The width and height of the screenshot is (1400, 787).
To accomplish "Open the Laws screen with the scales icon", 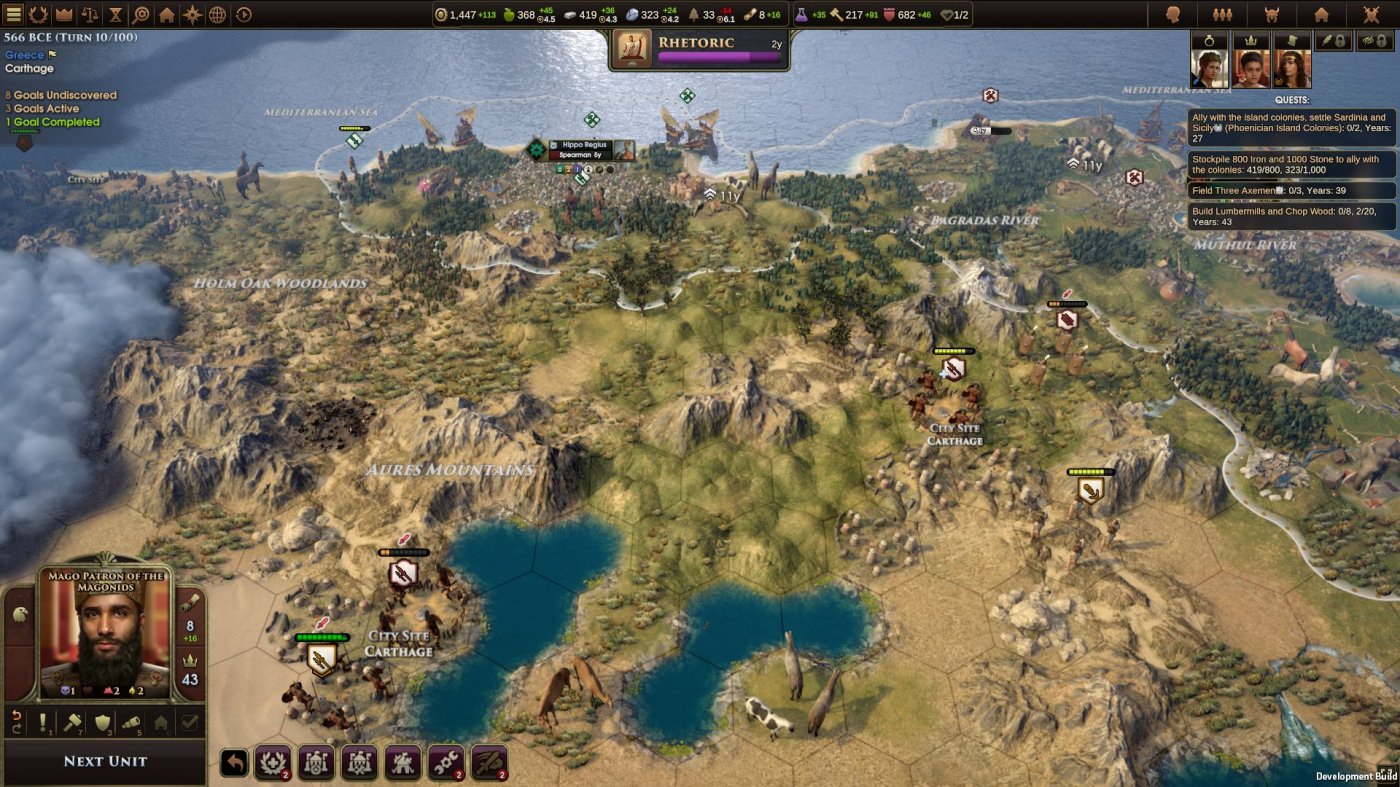I will tap(90, 14).
